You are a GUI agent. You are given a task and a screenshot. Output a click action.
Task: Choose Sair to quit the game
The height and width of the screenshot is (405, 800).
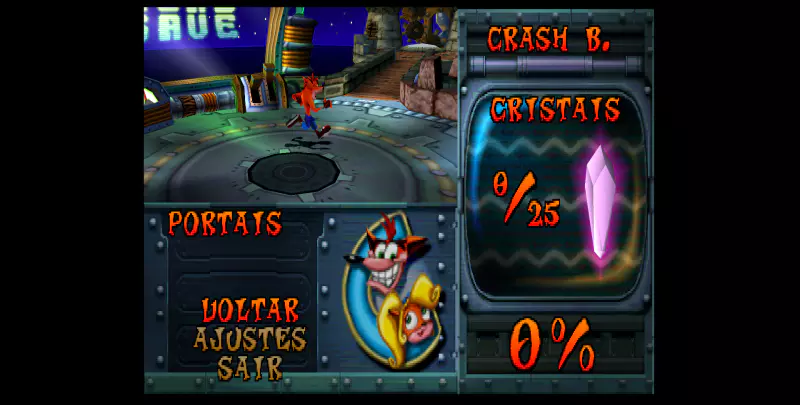point(249,366)
